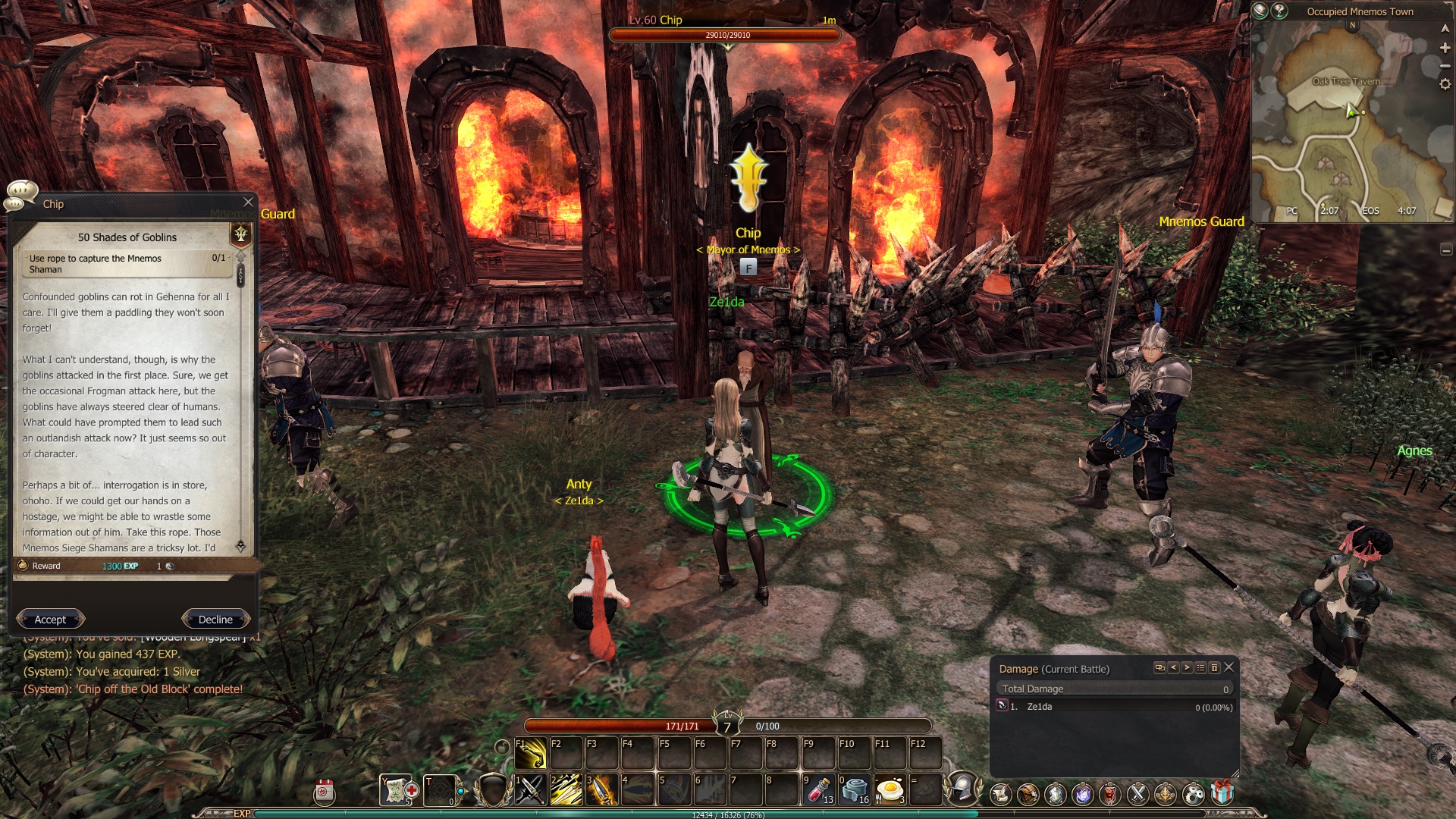Activate the flaming blade skill in slot 3
The width and height of the screenshot is (1456, 819).
pos(602,790)
